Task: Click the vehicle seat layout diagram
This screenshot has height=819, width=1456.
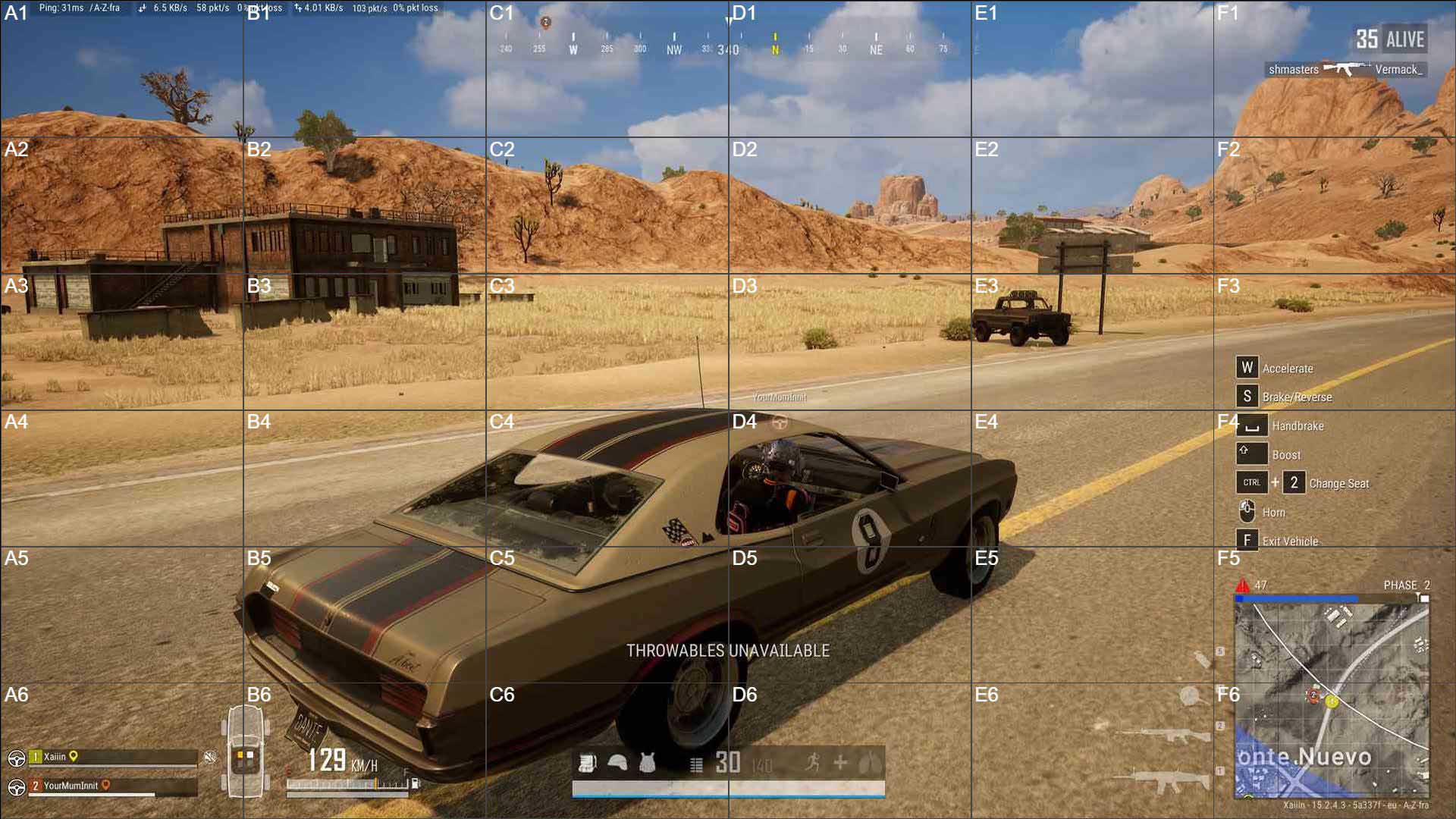Action: (245, 752)
